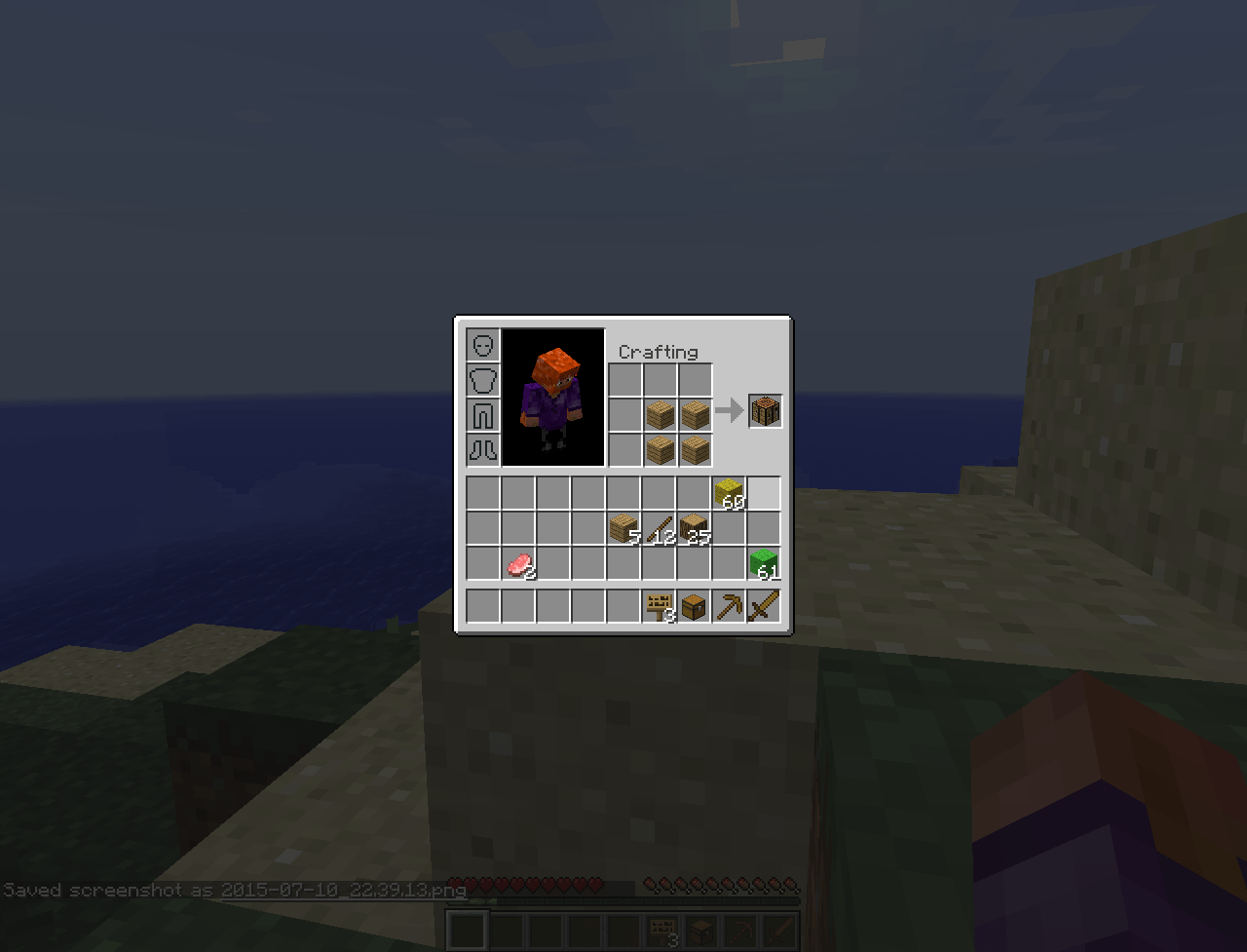Grab the stack of 60 sand blocks
The height and width of the screenshot is (952, 1247).
coord(730,492)
